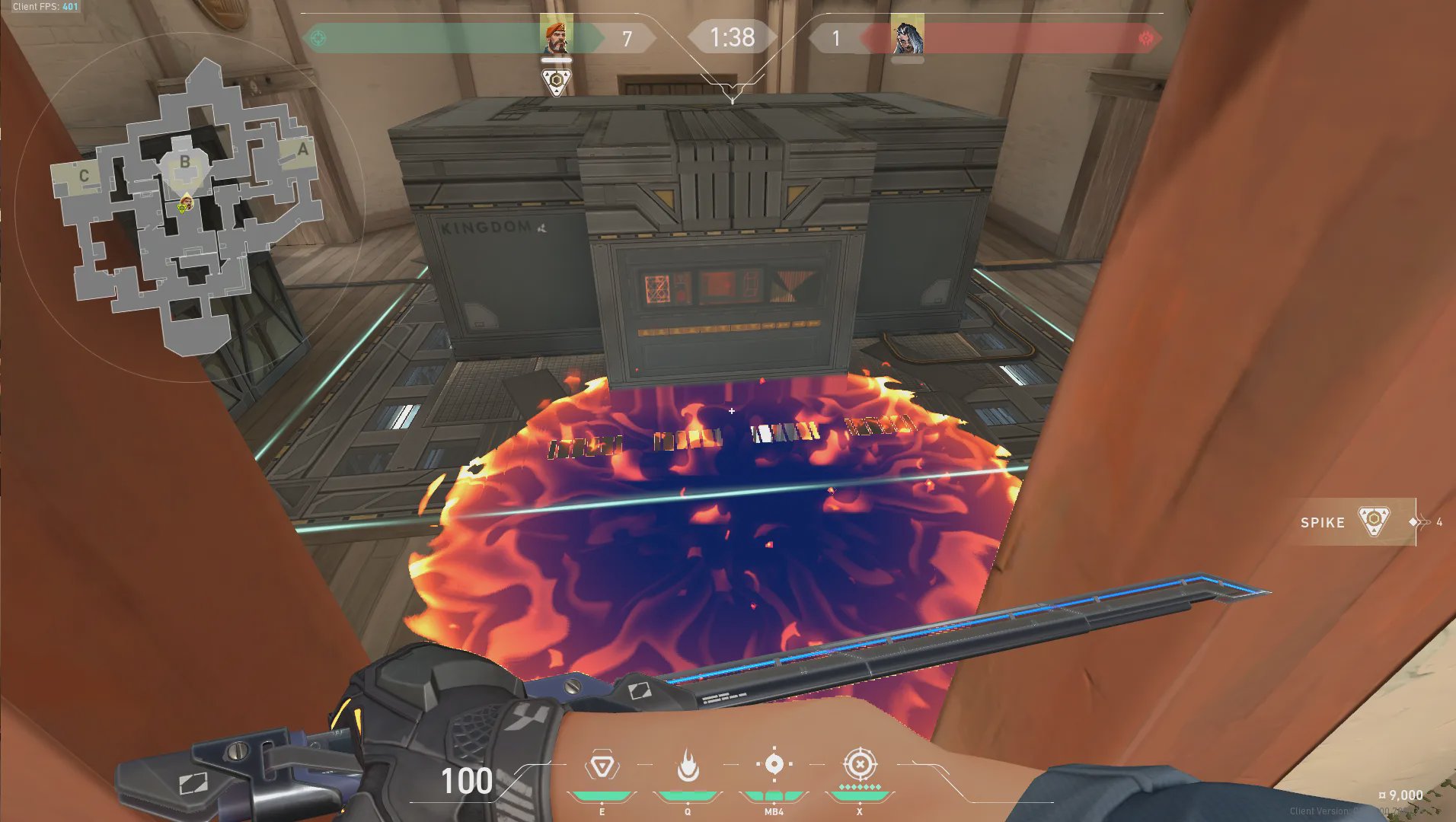
Task: Click the B site marker on minimap
Action: pos(185,162)
